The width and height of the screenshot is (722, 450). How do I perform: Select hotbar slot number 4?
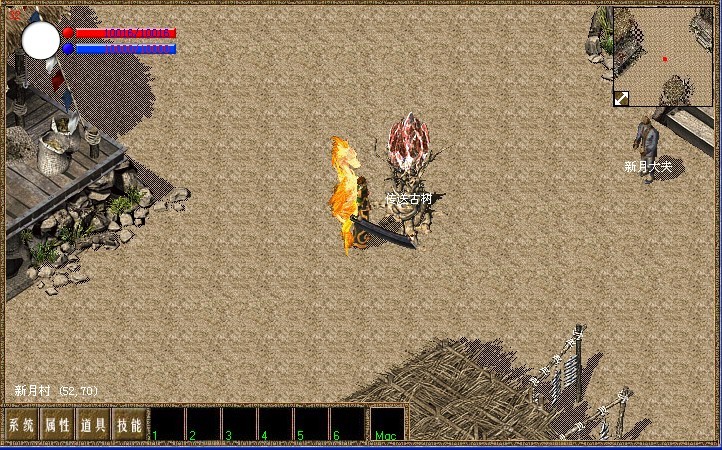[275, 424]
